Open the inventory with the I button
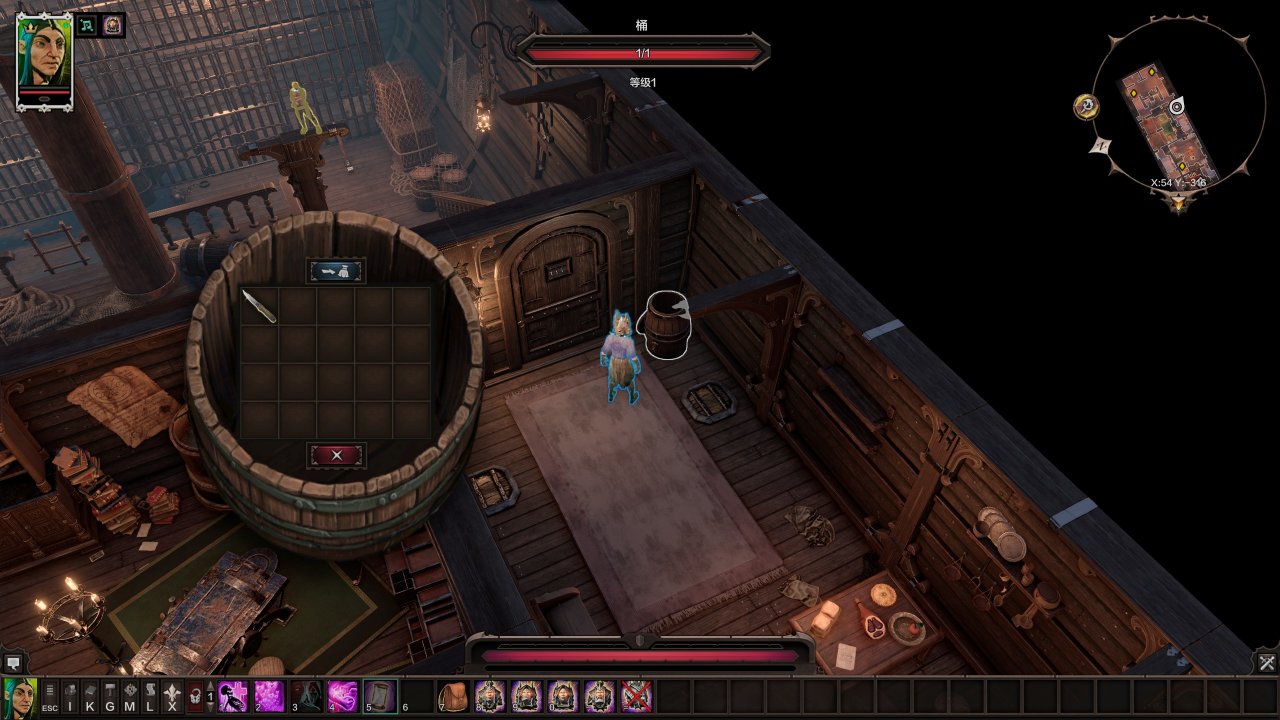Viewport: 1280px width, 720px height. coord(70,696)
